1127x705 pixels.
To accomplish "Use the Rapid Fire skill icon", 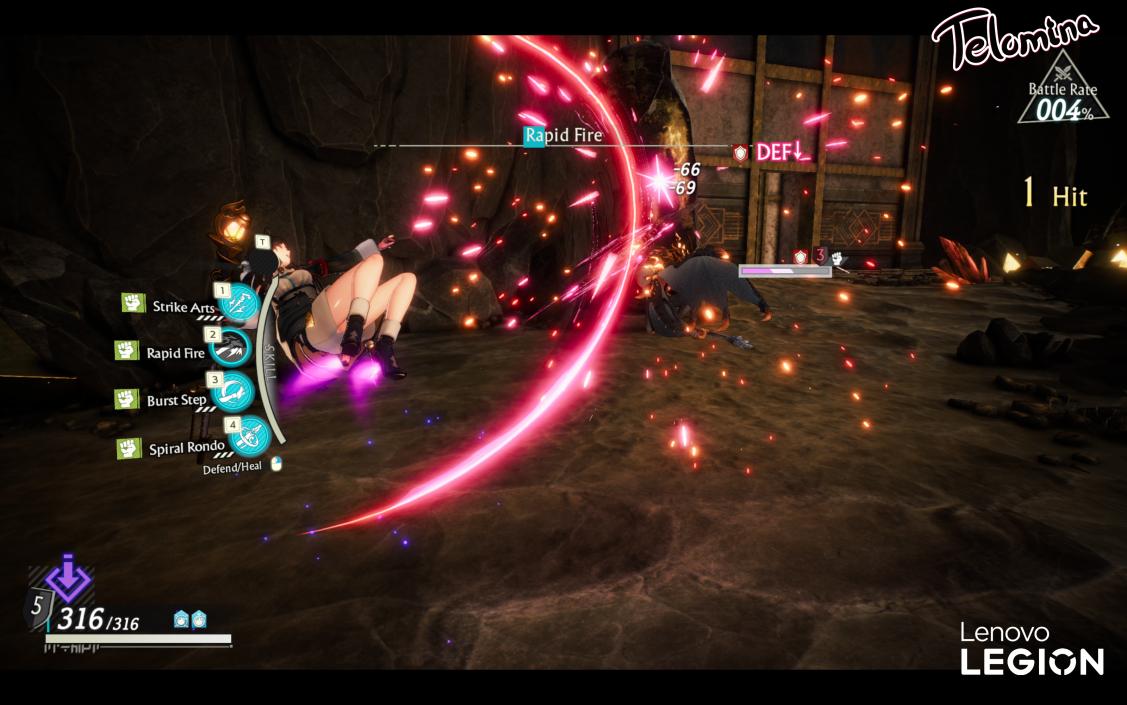I will (x=231, y=348).
